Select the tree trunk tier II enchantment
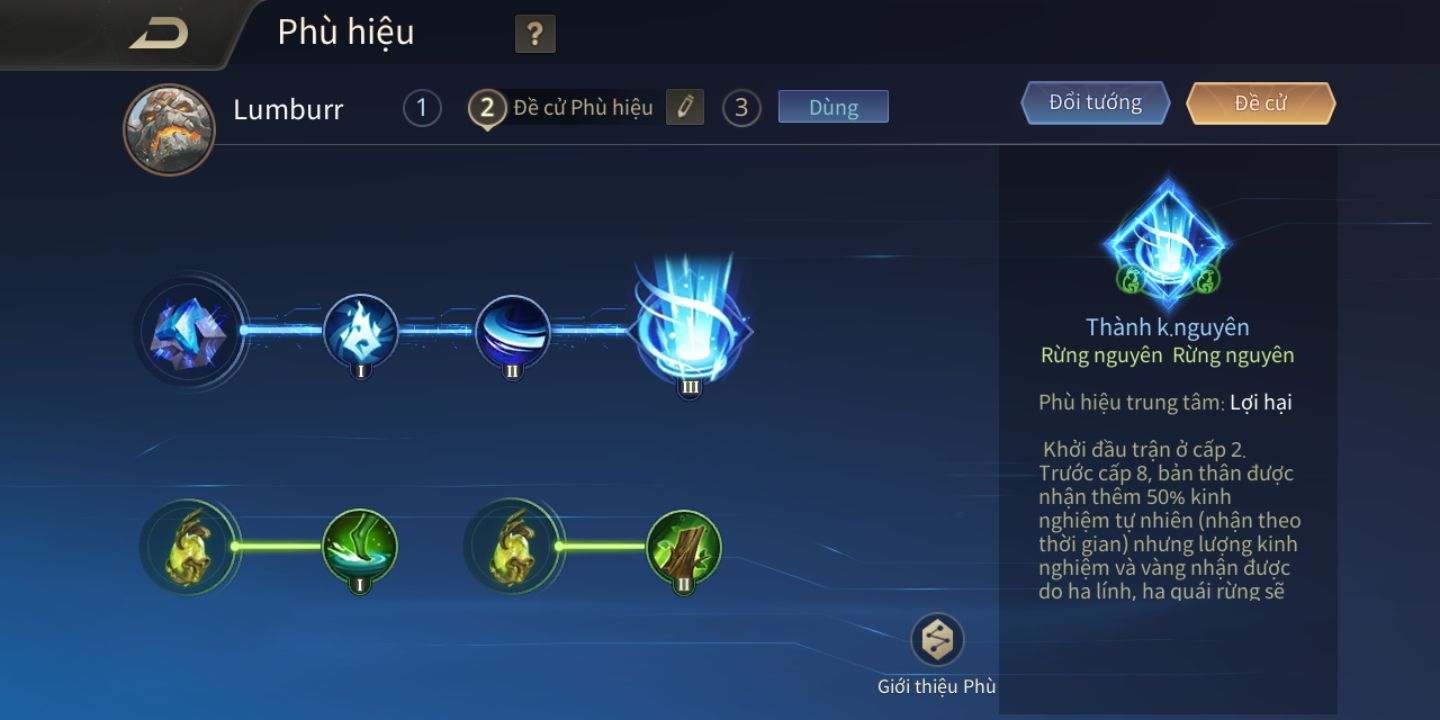The width and height of the screenshot is (1440, 720). point(684,546)
